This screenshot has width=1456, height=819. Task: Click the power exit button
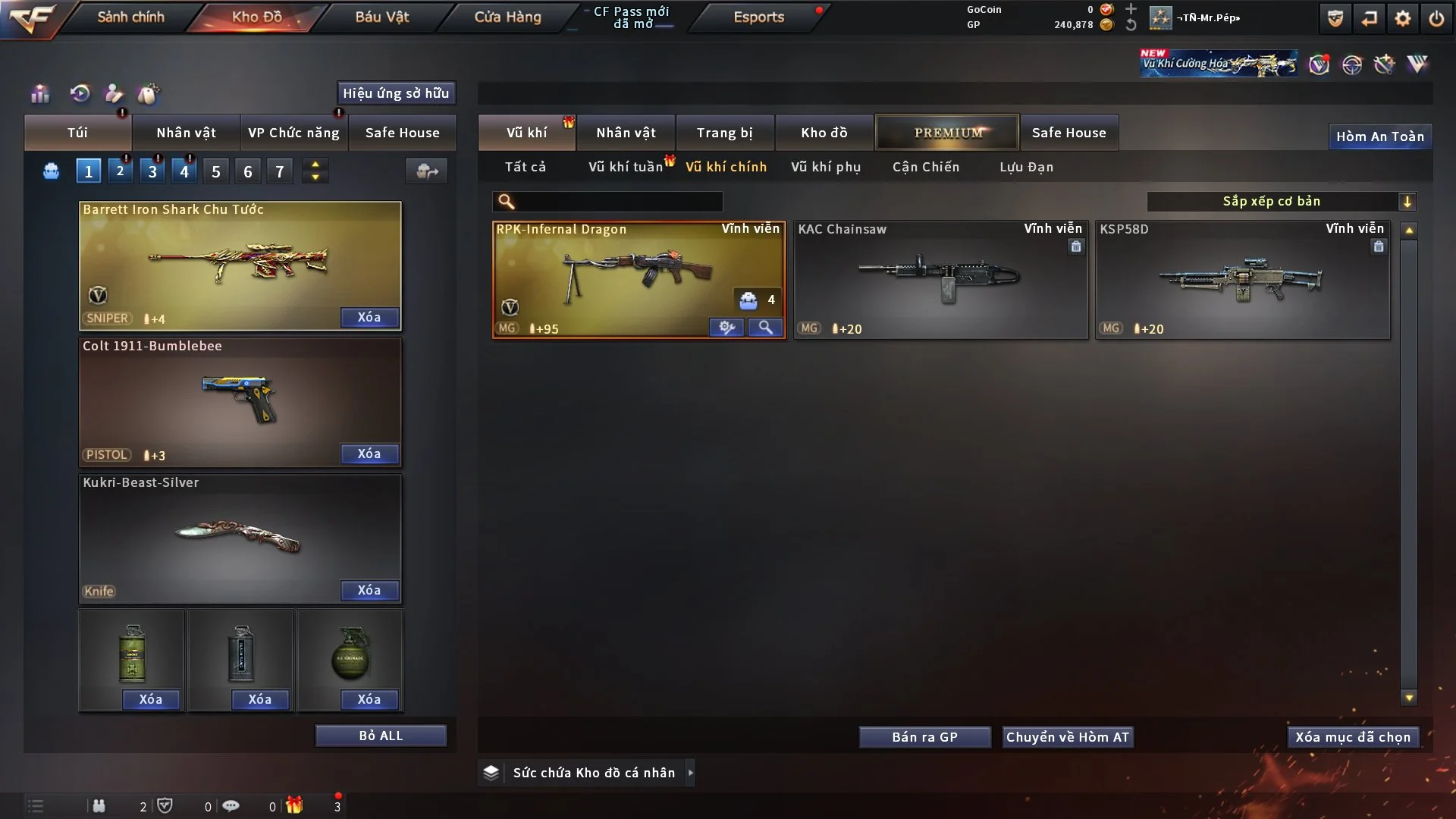click(x=1436, y=18)
